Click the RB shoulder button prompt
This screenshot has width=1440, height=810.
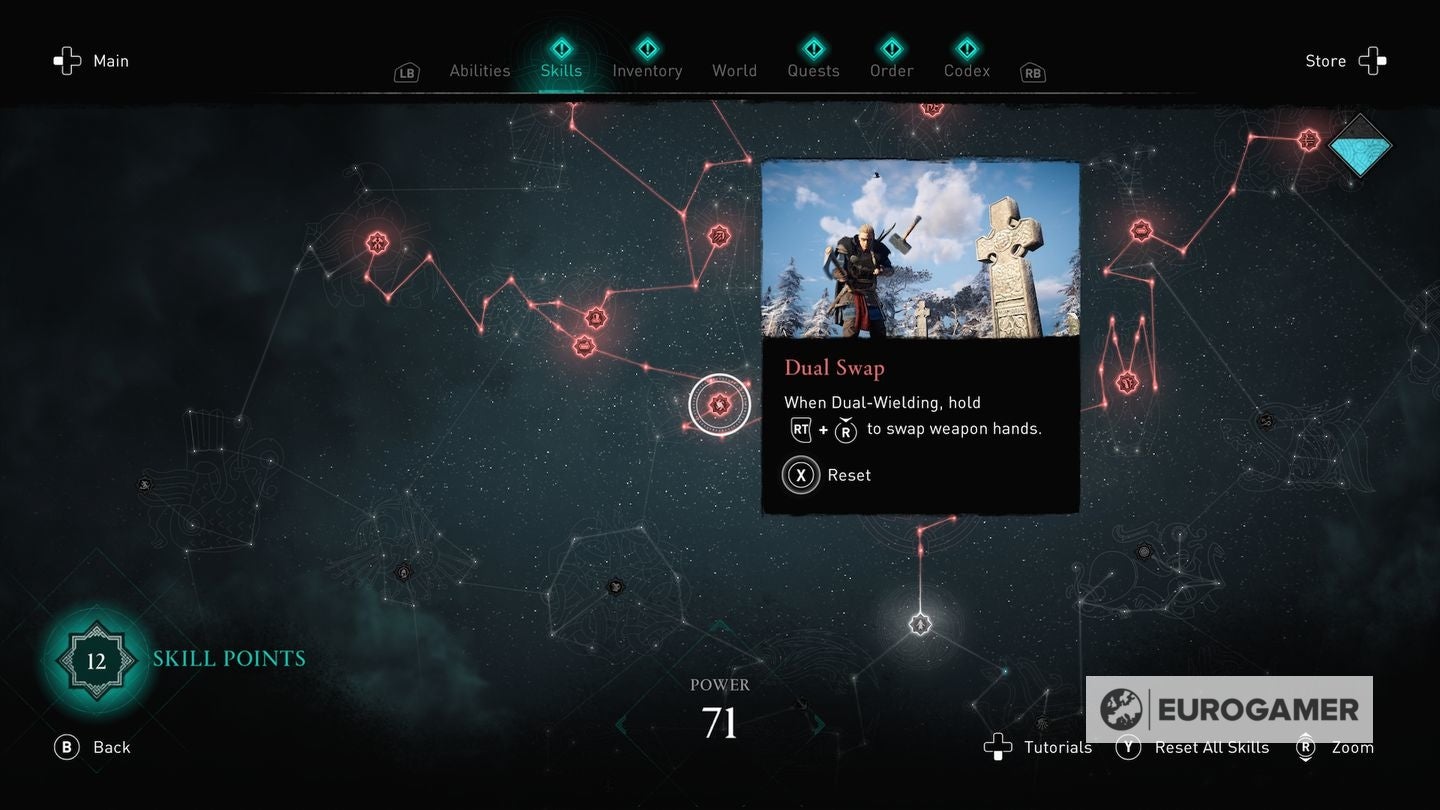point(1032,72)
